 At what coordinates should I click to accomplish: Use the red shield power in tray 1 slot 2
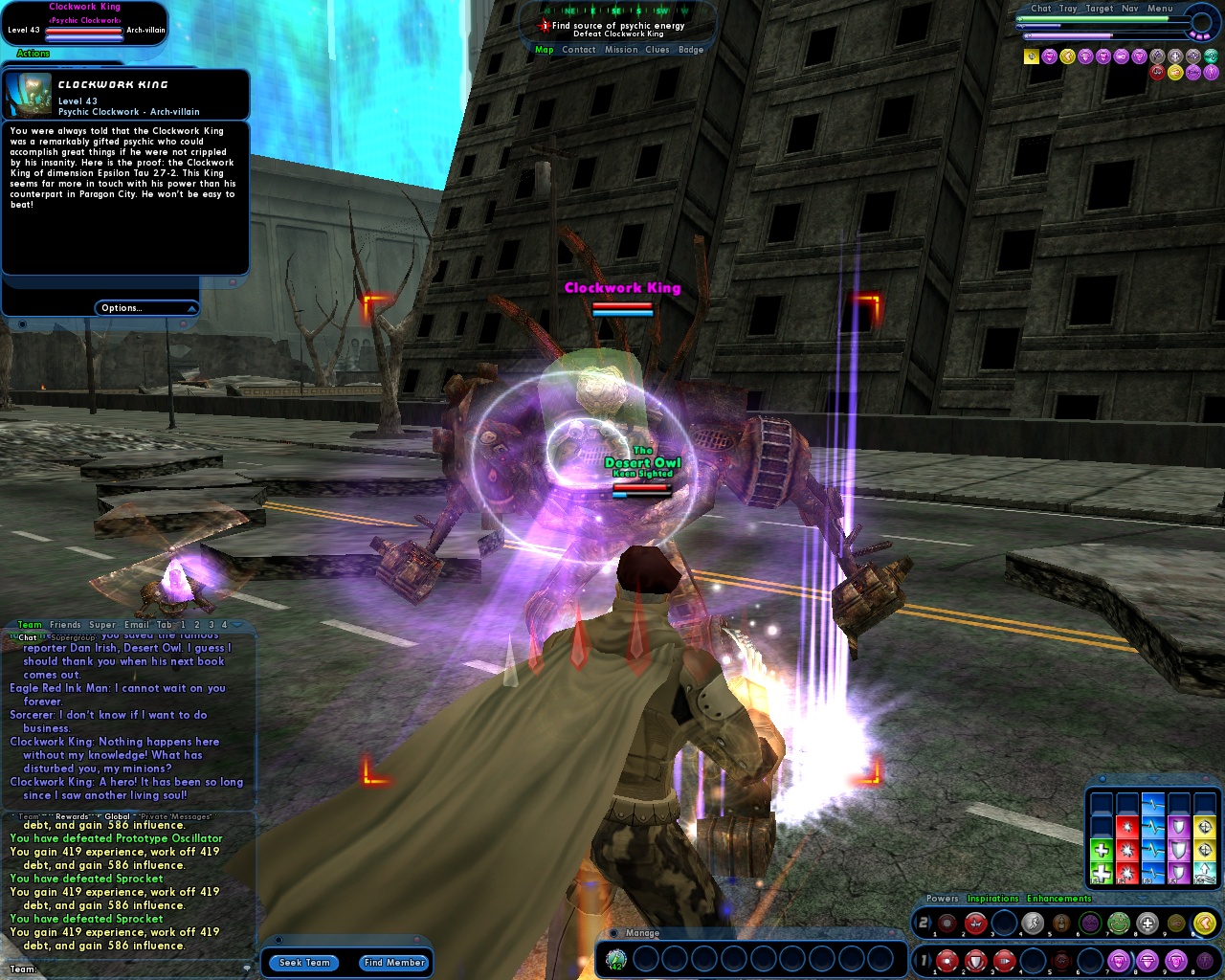[975, 959]
